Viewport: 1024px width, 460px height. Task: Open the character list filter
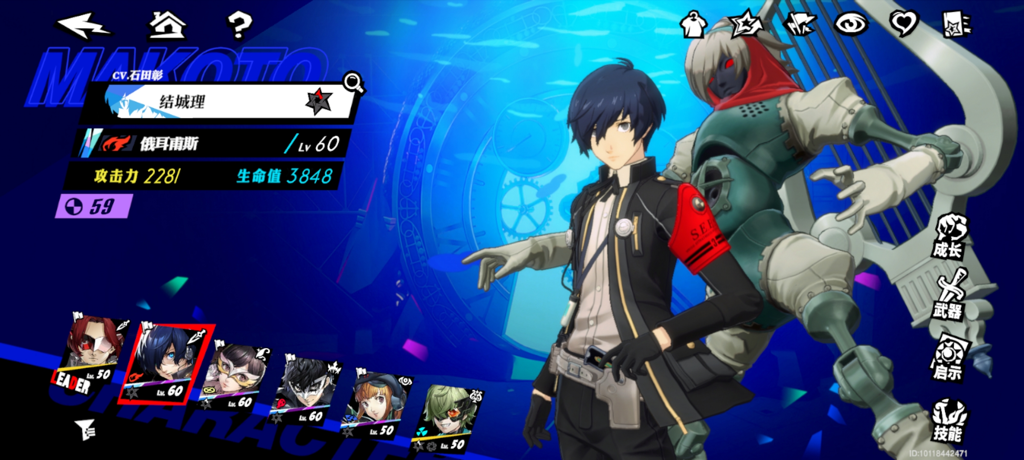point(85,431)
